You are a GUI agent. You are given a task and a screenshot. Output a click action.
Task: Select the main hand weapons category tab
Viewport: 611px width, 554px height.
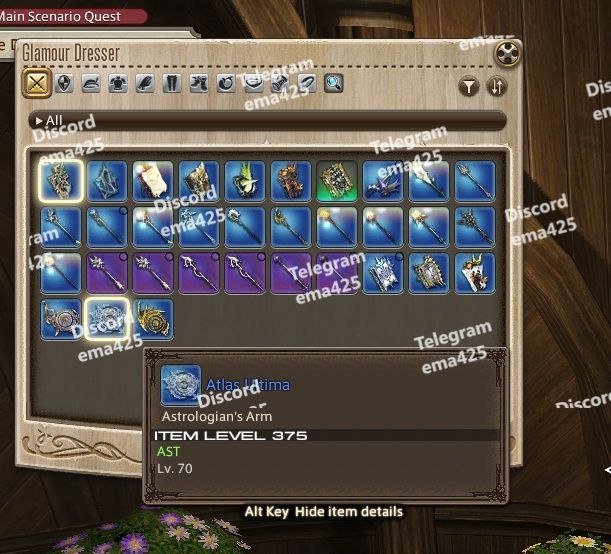(36, 84)
